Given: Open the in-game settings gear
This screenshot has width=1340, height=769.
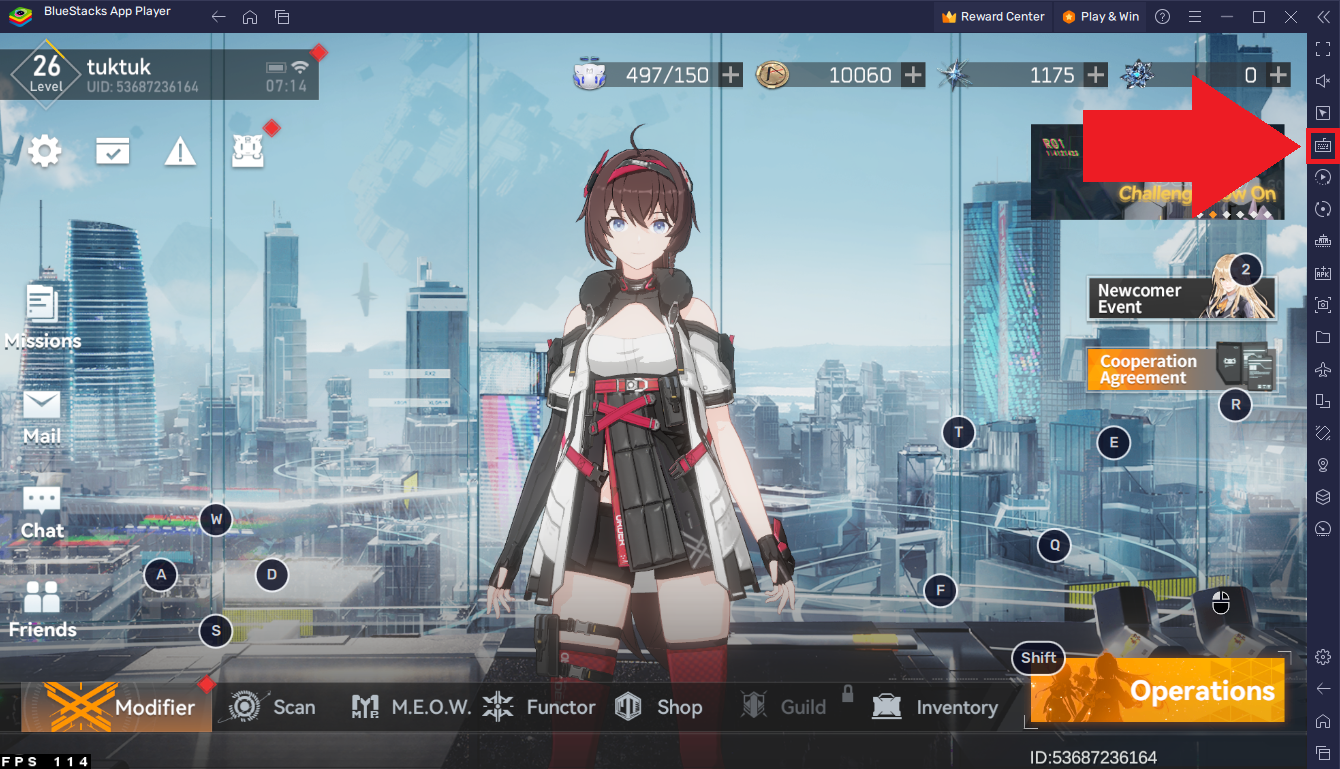Looking at the screenshot, I should (x=44, y=151).
